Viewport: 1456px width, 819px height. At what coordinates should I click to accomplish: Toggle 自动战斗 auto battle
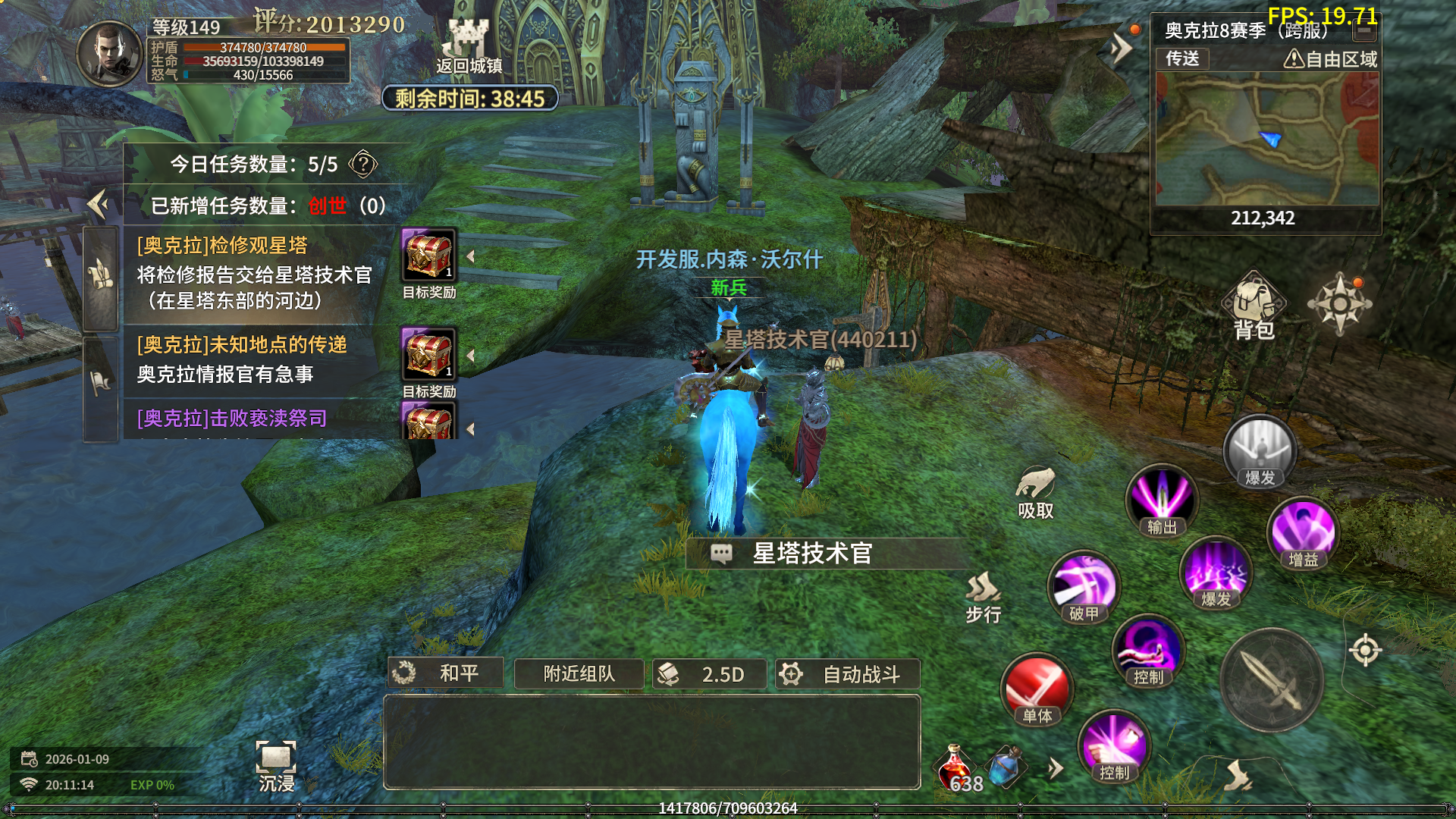[847, 674]
